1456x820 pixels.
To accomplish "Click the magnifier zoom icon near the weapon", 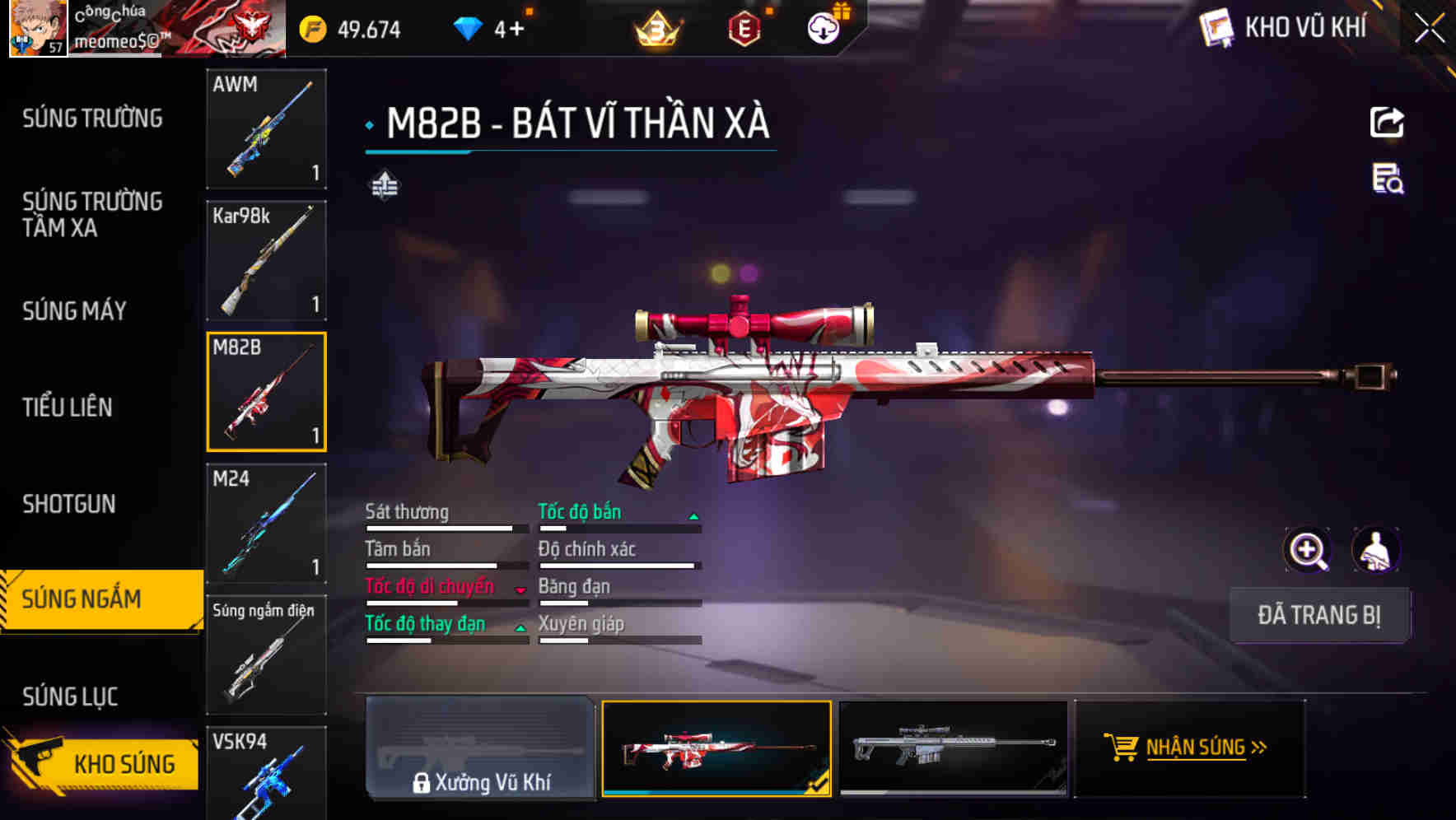I will pos(1306,549).
